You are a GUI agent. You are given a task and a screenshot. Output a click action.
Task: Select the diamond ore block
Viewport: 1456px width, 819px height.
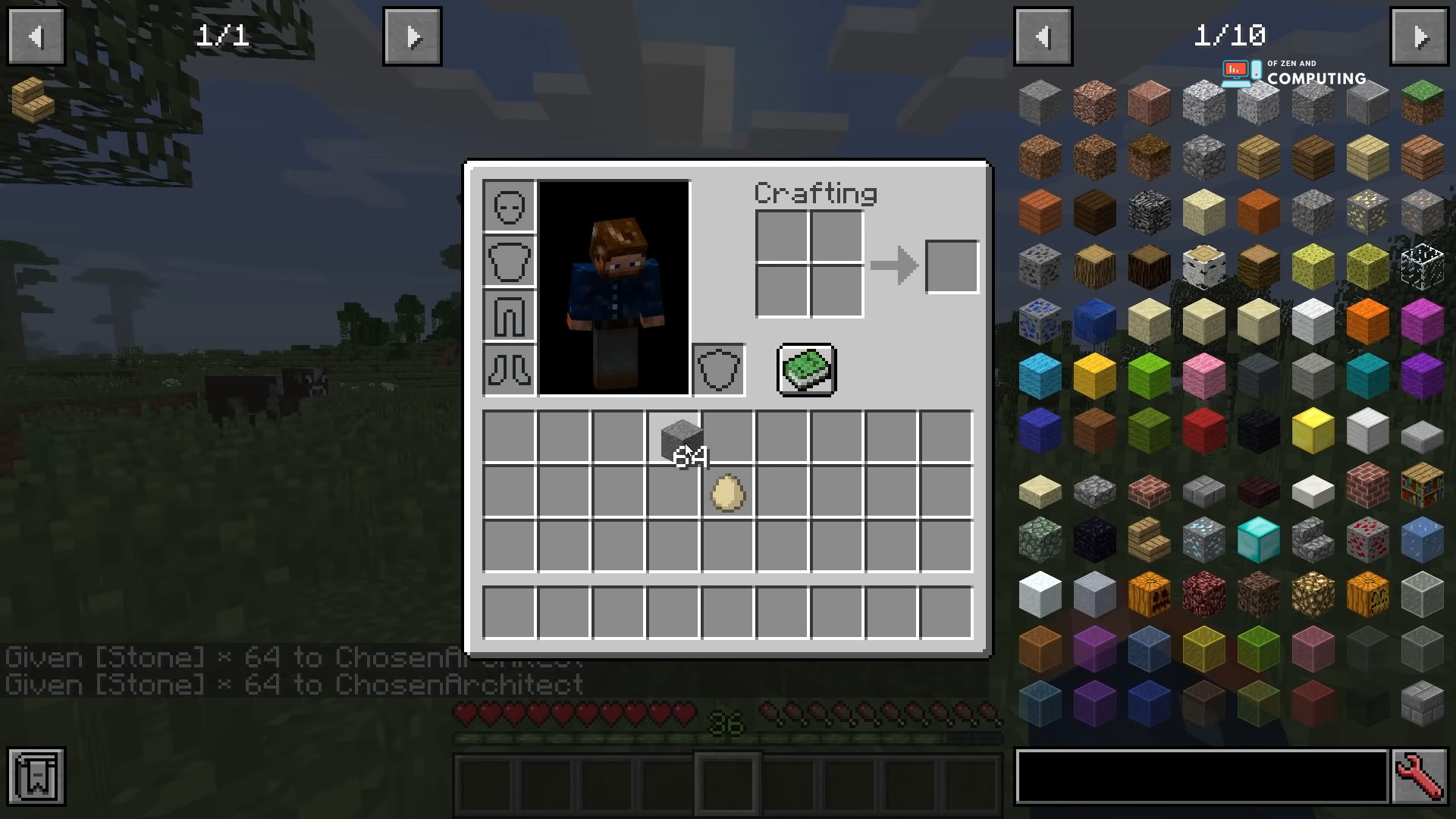[1203, 538]
